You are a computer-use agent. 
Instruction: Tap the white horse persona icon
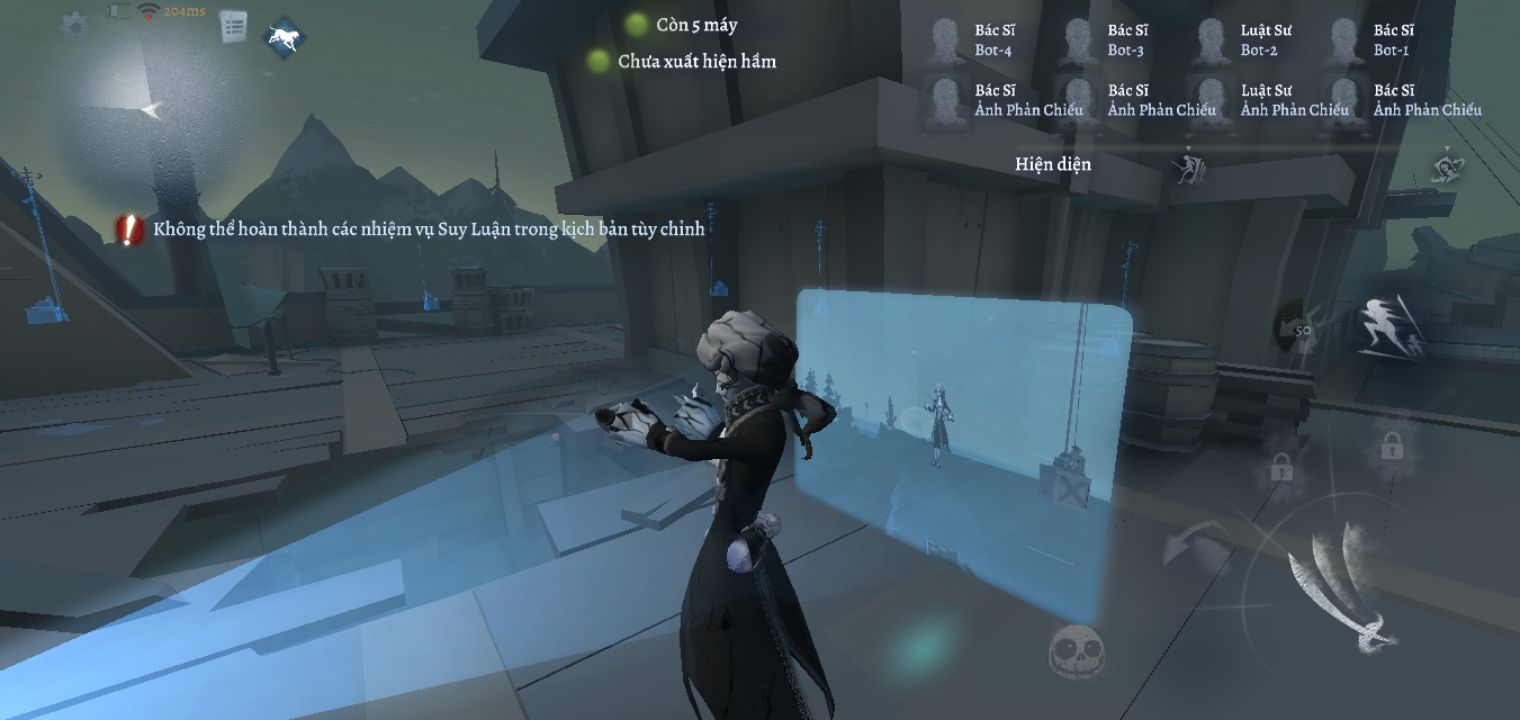(x=284, y=38)
